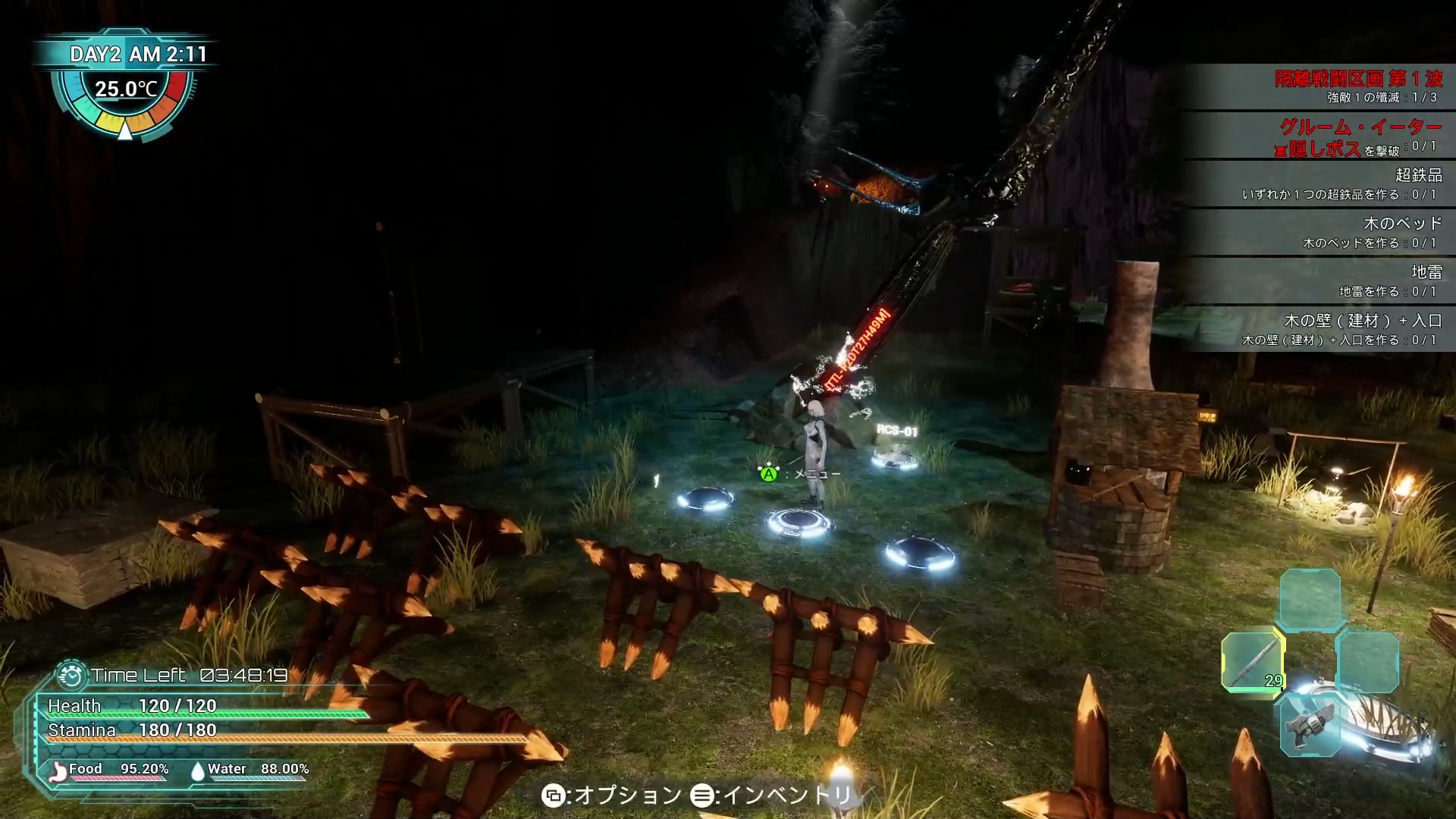Click the Time Left stopwatch icon
The image size is (1456, 819).
71,675
